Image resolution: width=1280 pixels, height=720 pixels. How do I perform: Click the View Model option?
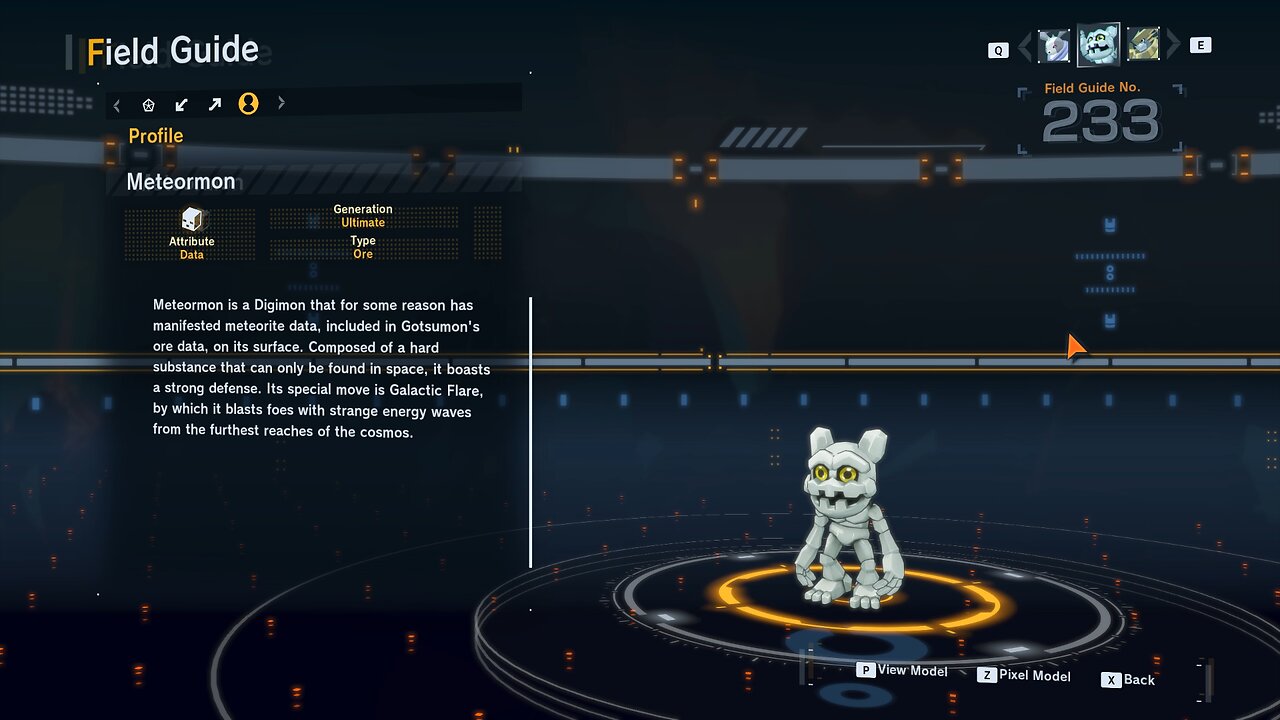pos(902,670)
